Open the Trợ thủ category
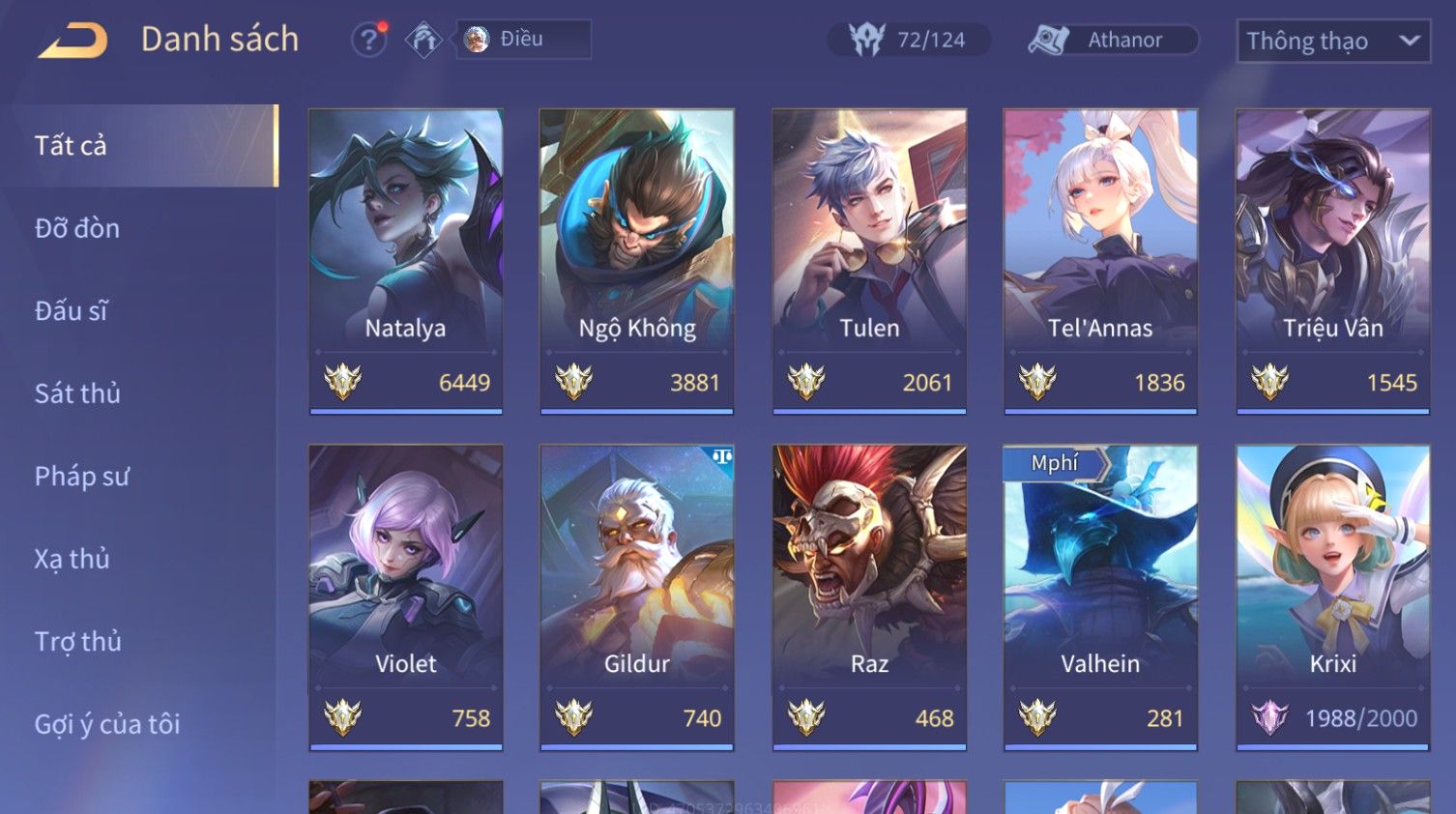Image resolution: width=1456 pixels, height=814 pixels. (x=78, y=642)
